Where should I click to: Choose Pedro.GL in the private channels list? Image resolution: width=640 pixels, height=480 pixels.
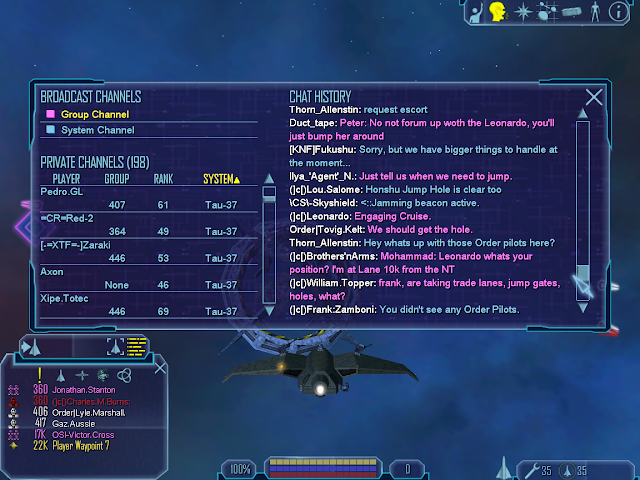pyautogui.click(x=60, y=190)
